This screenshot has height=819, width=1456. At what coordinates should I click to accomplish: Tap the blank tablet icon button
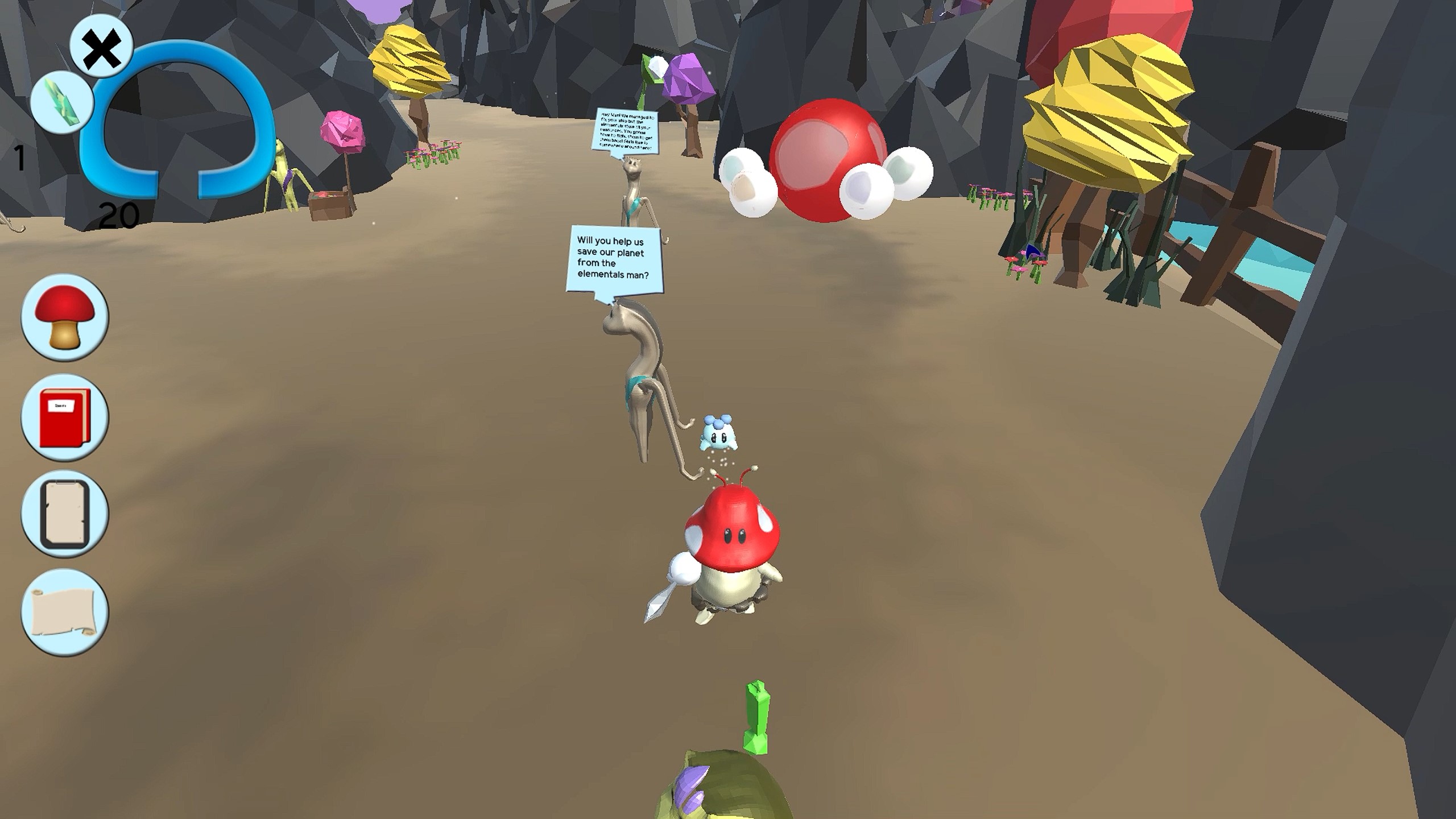64,515
